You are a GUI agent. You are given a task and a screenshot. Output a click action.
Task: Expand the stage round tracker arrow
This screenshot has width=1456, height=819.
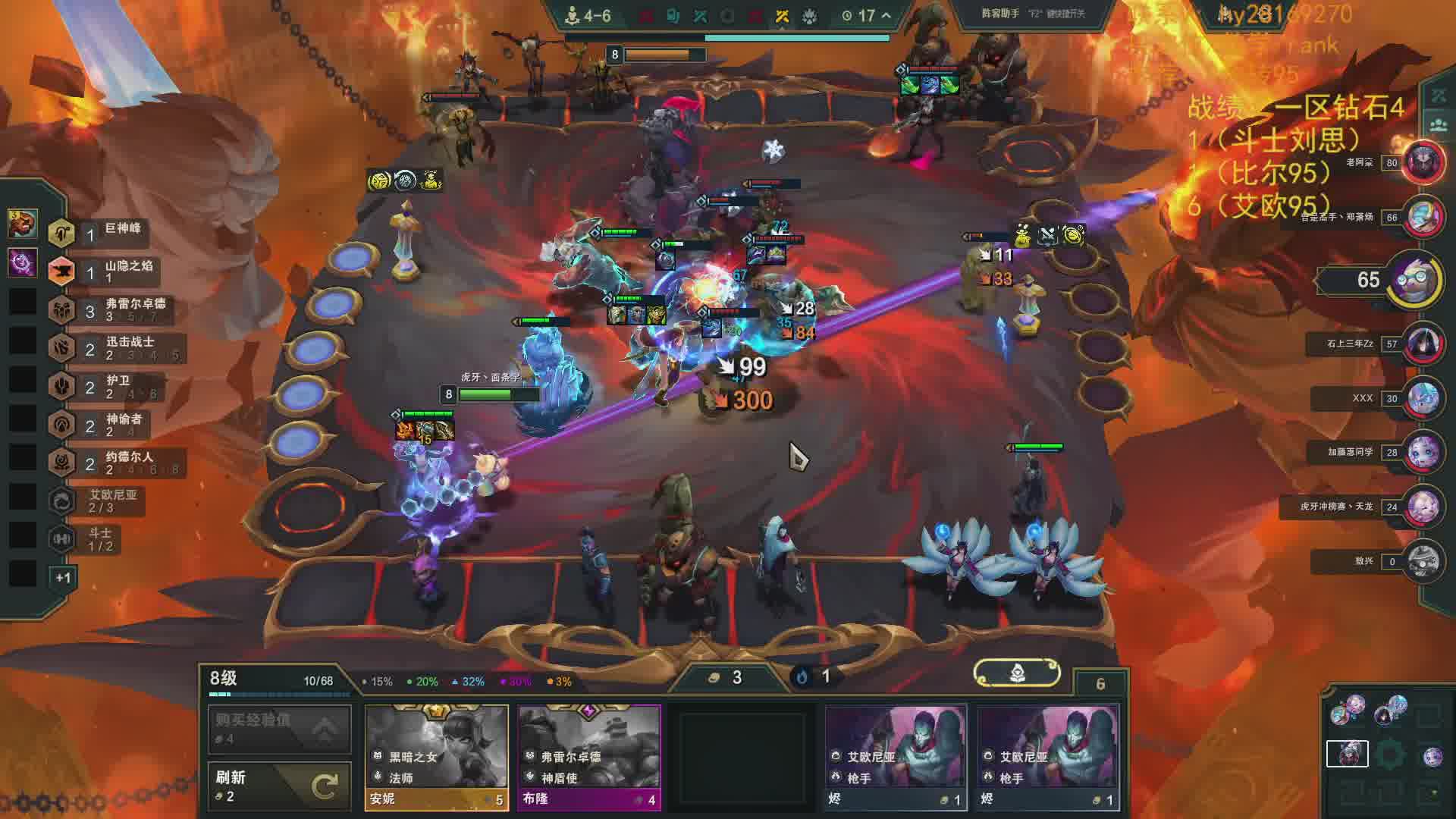[886, 15]
